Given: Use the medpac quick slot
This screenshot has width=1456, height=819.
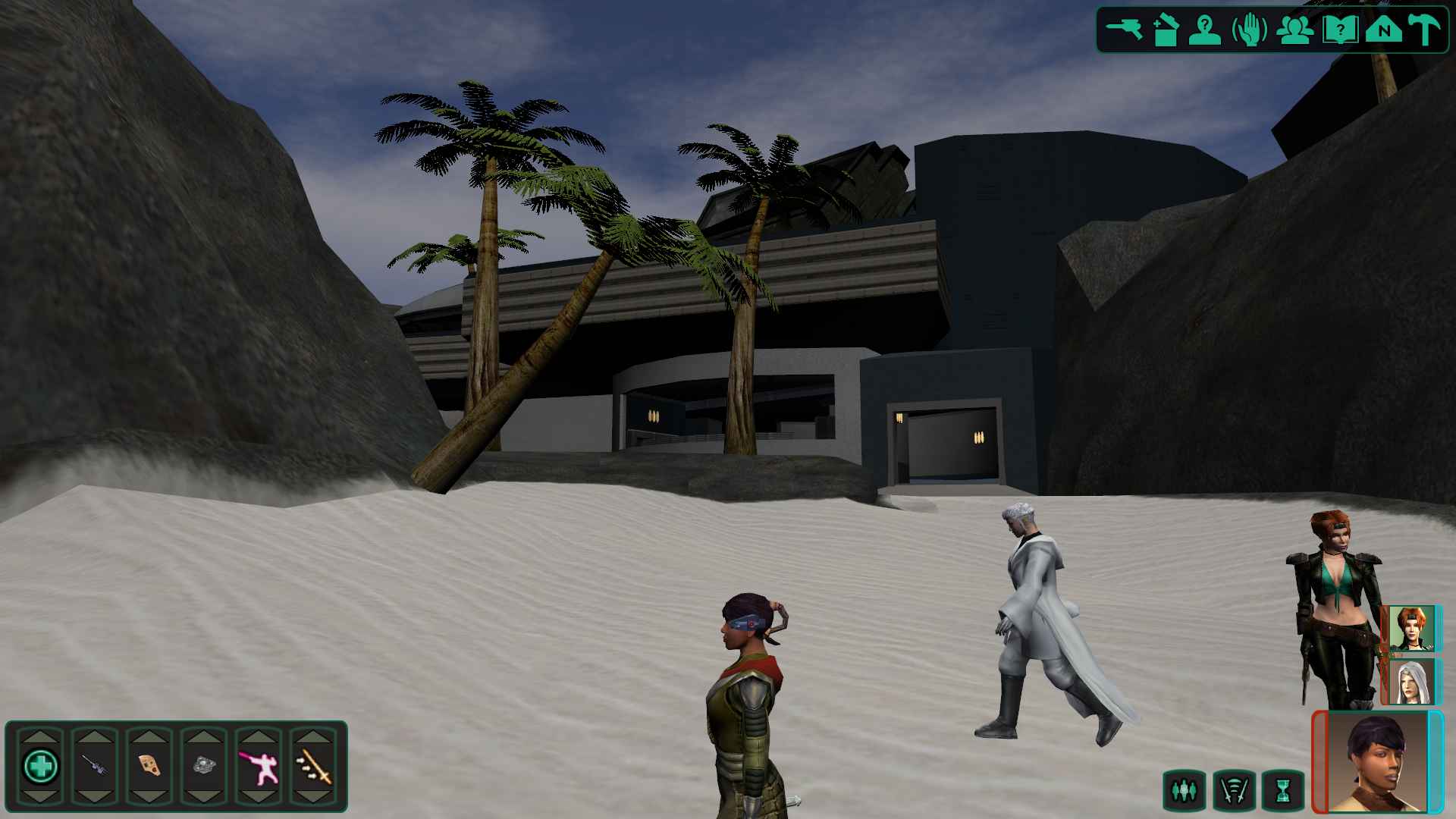Looking at the screenshot, I should click(42, 766).
